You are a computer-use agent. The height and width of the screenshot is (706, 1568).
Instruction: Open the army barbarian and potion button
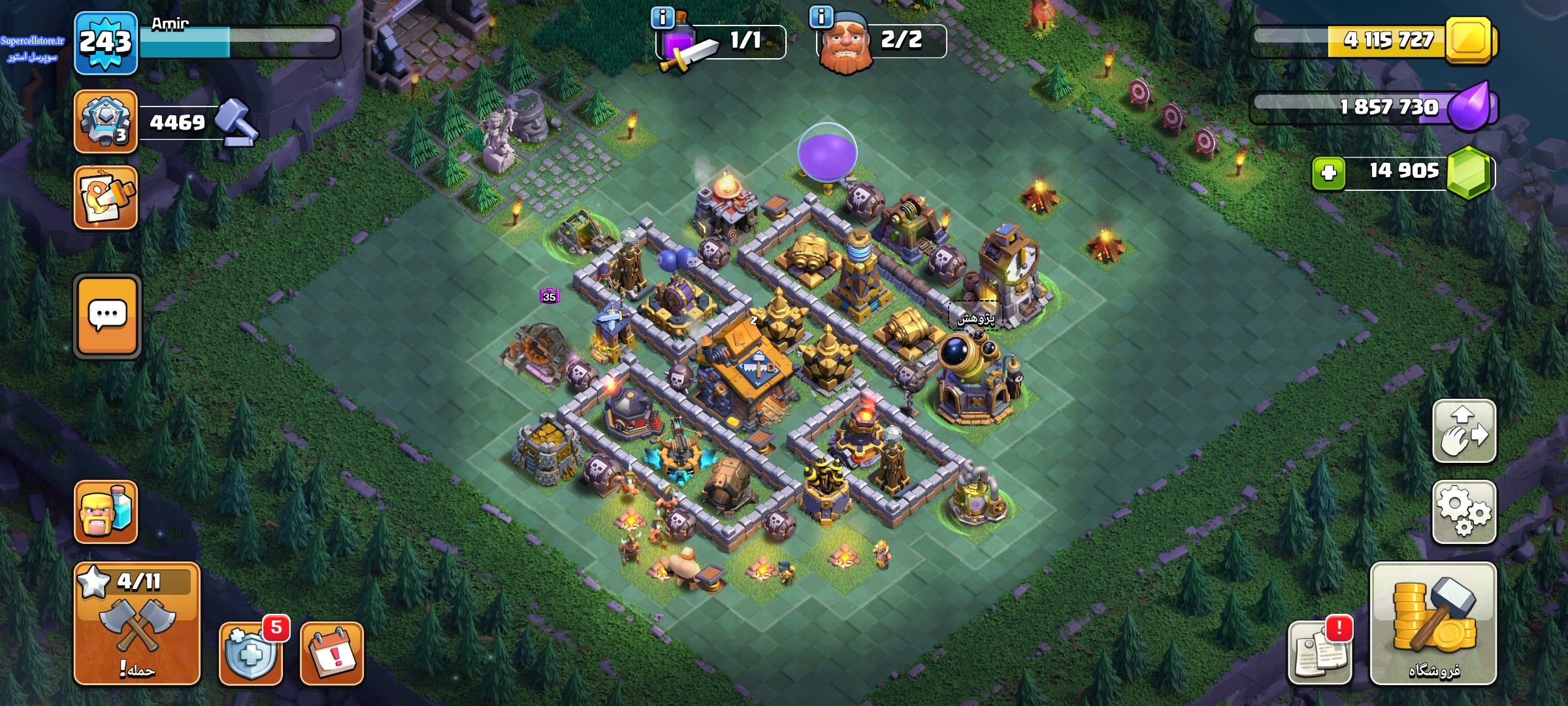pyautogui.click(x=106, y=513)
